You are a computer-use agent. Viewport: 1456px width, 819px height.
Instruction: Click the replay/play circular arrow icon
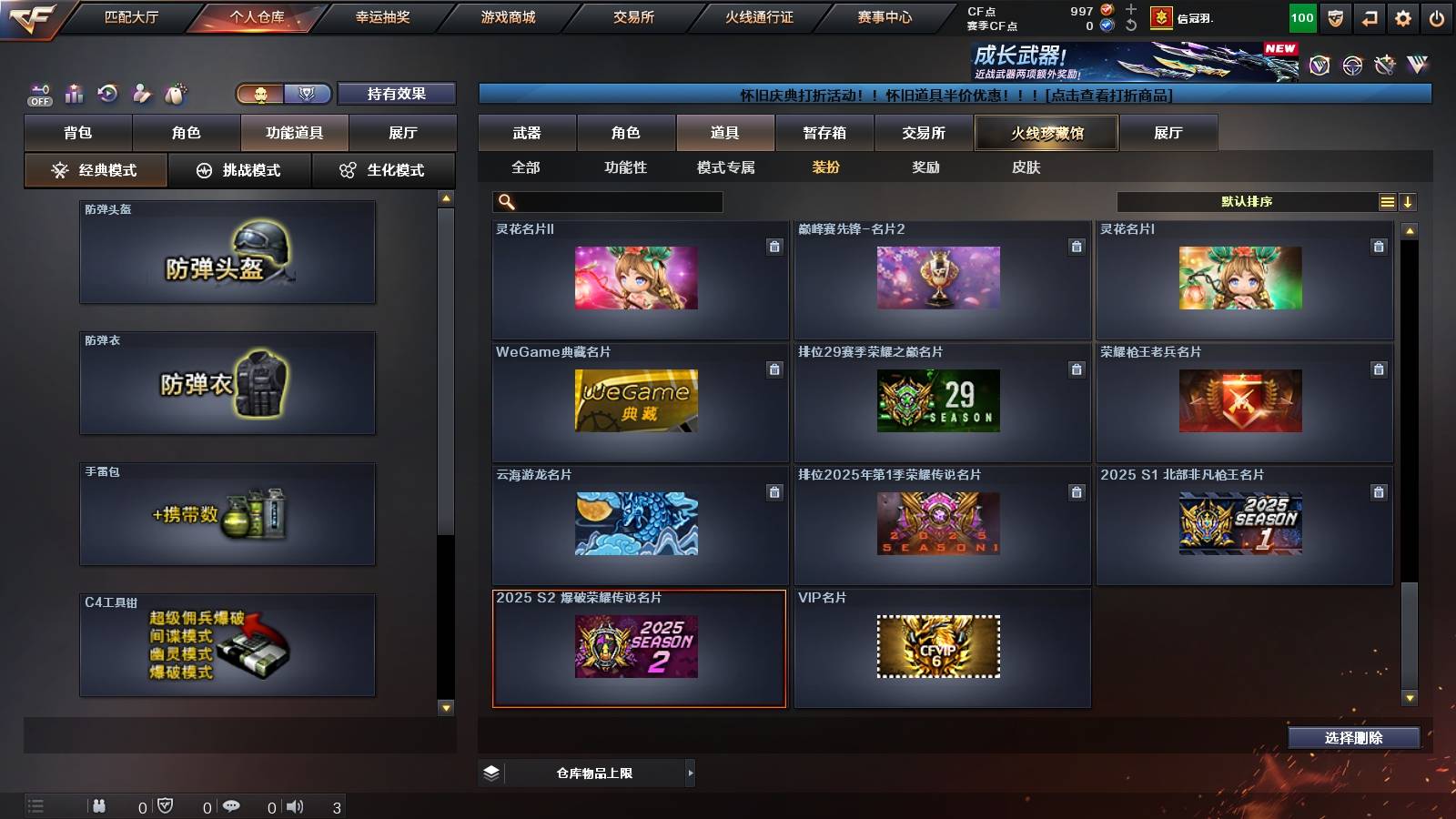click(108, 93)
